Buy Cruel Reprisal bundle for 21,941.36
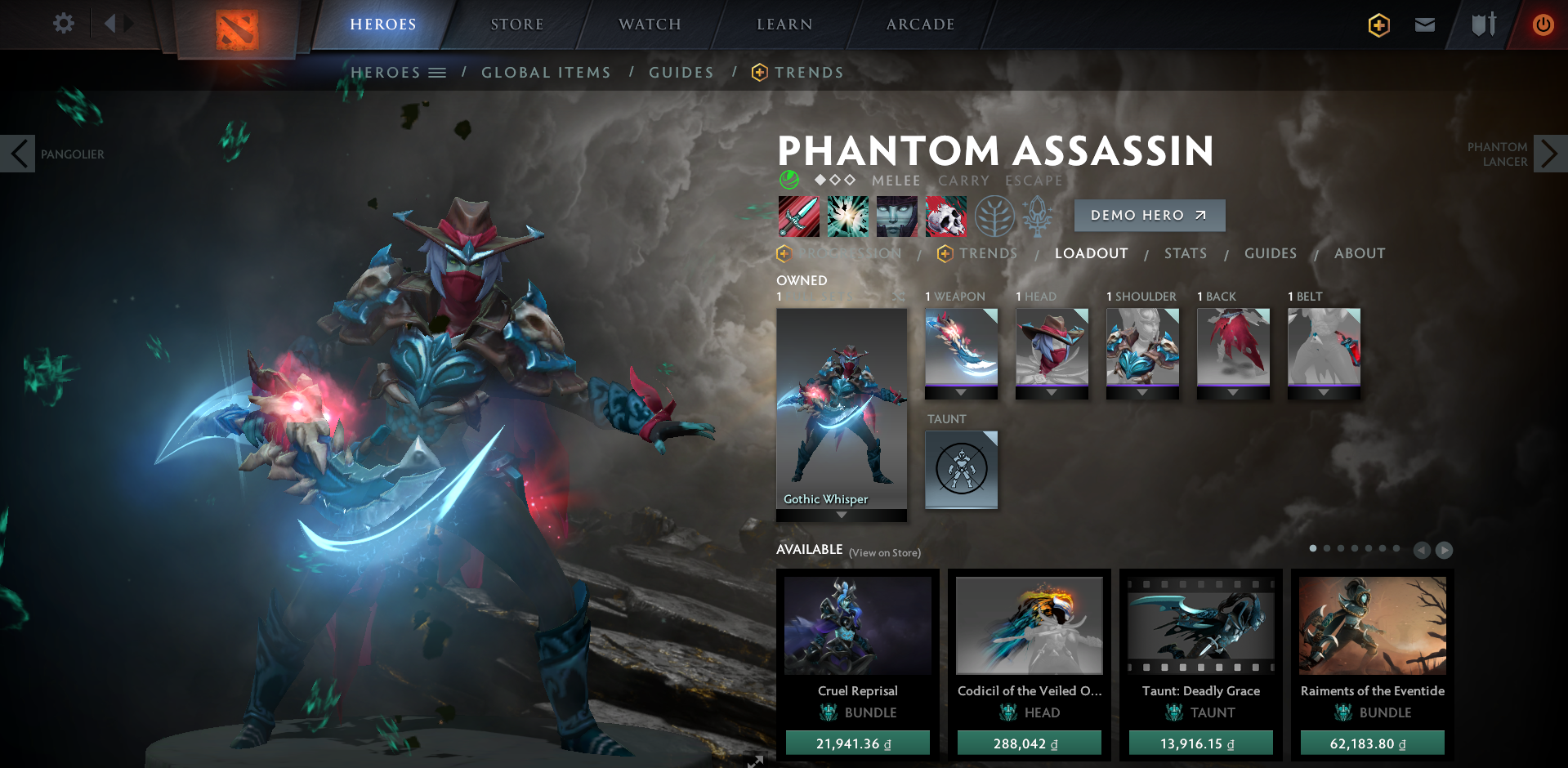 (857, 743)
